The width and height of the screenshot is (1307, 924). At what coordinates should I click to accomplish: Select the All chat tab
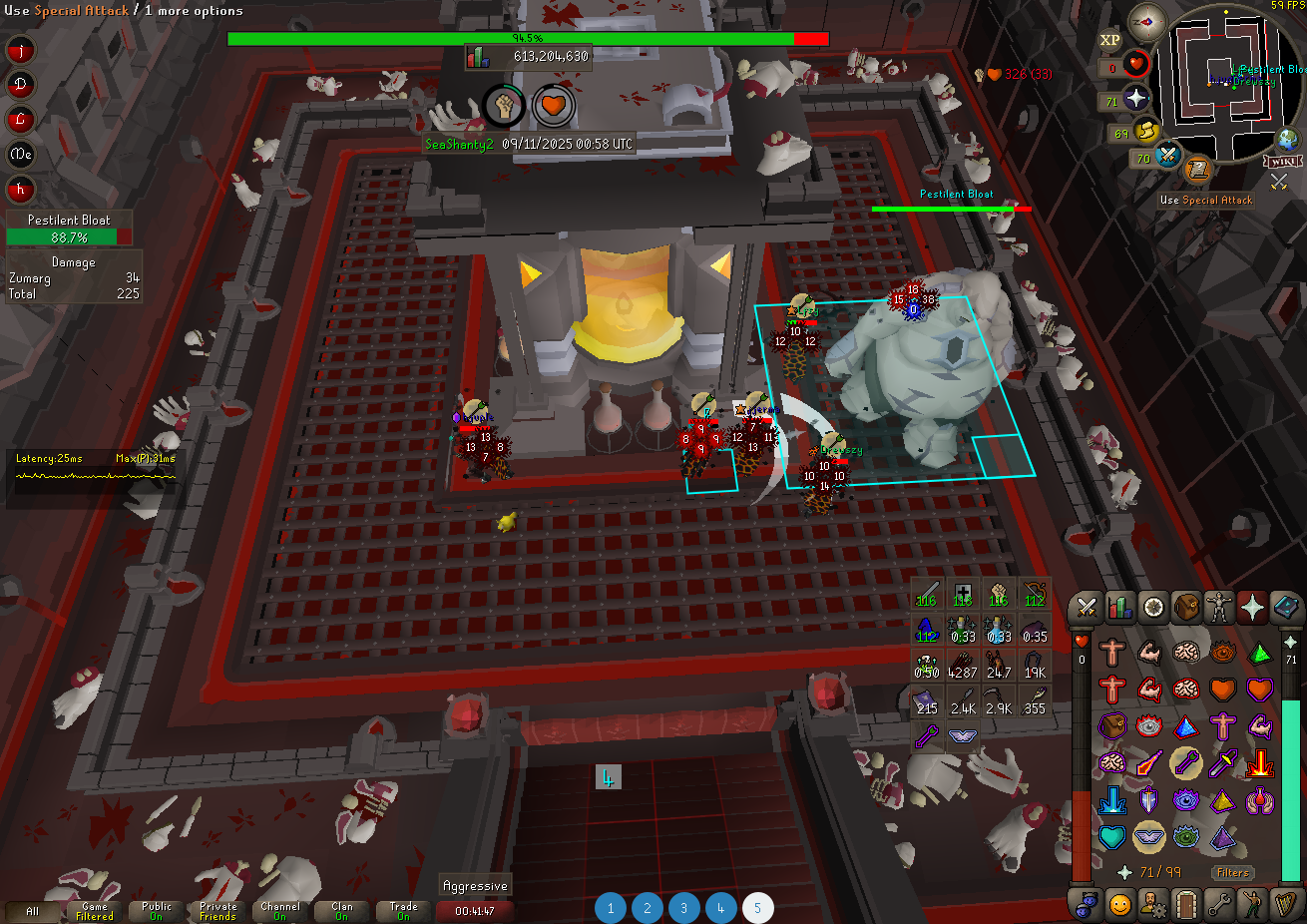[33, 911]
